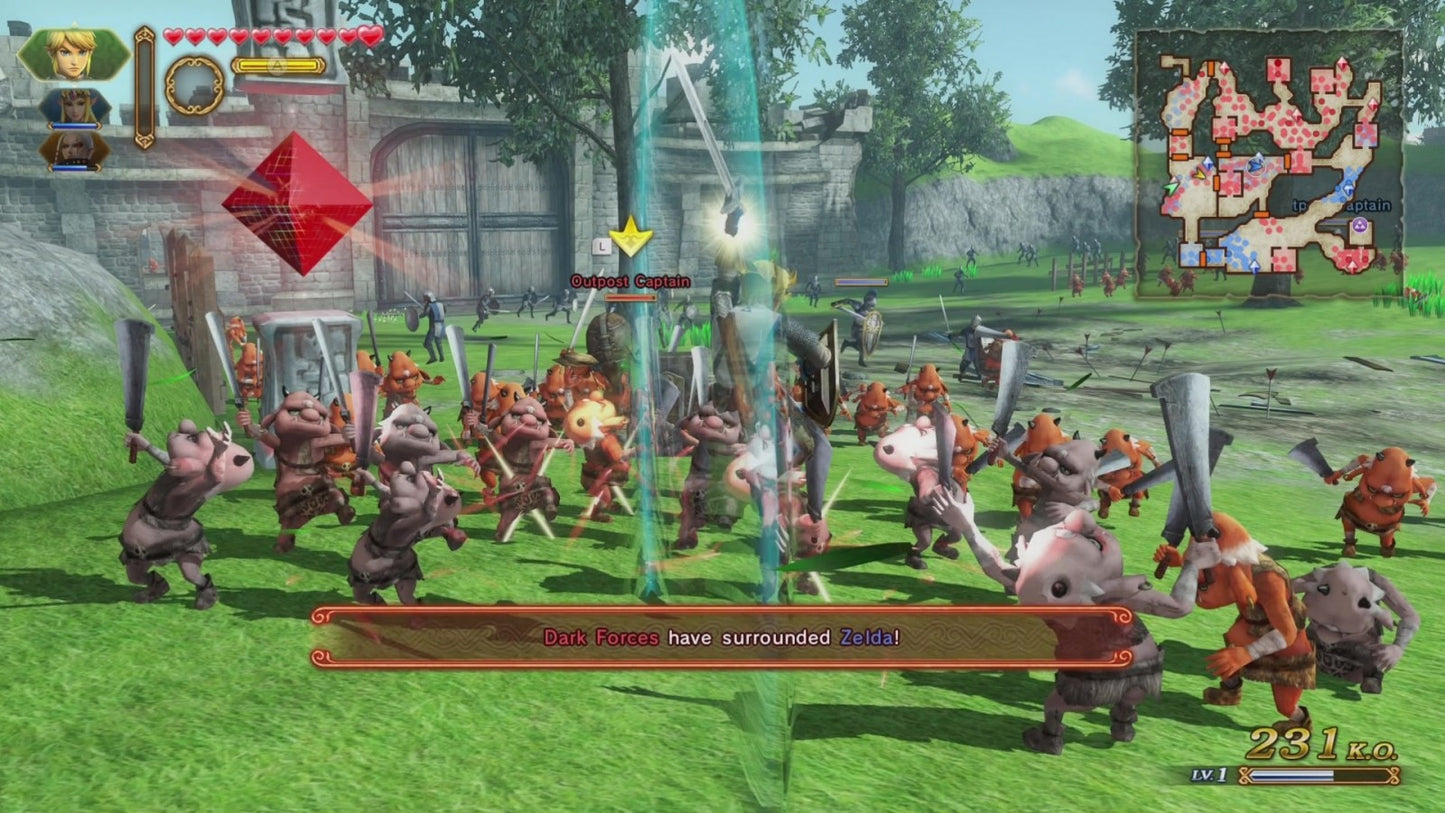Choose the third character portrait
Image resolution: width=1445 pixels, height=813 pixels.
(x=75, y=149)
